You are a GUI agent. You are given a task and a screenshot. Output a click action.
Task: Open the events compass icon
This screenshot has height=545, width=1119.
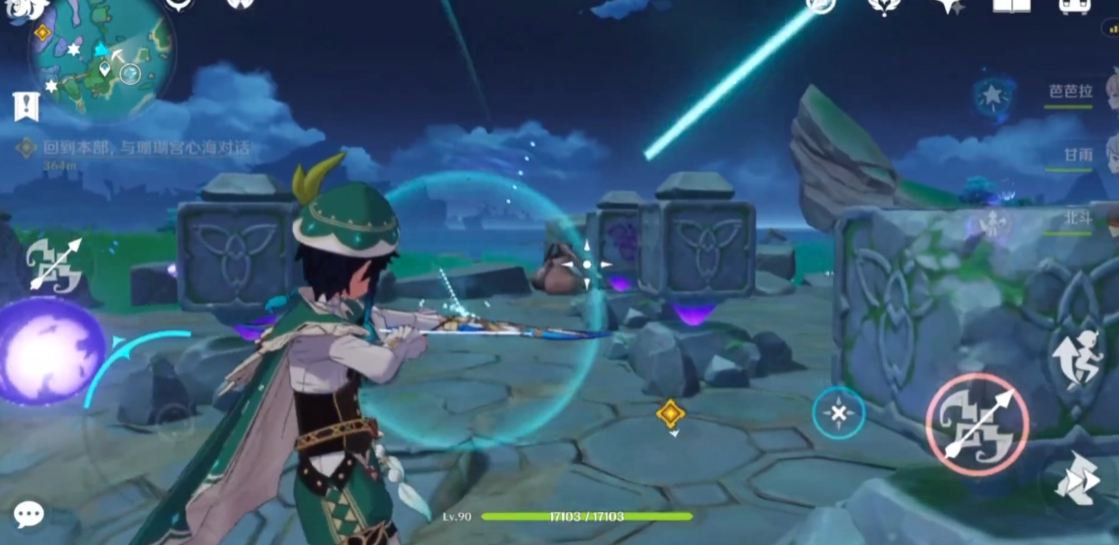tap(821, 6)
